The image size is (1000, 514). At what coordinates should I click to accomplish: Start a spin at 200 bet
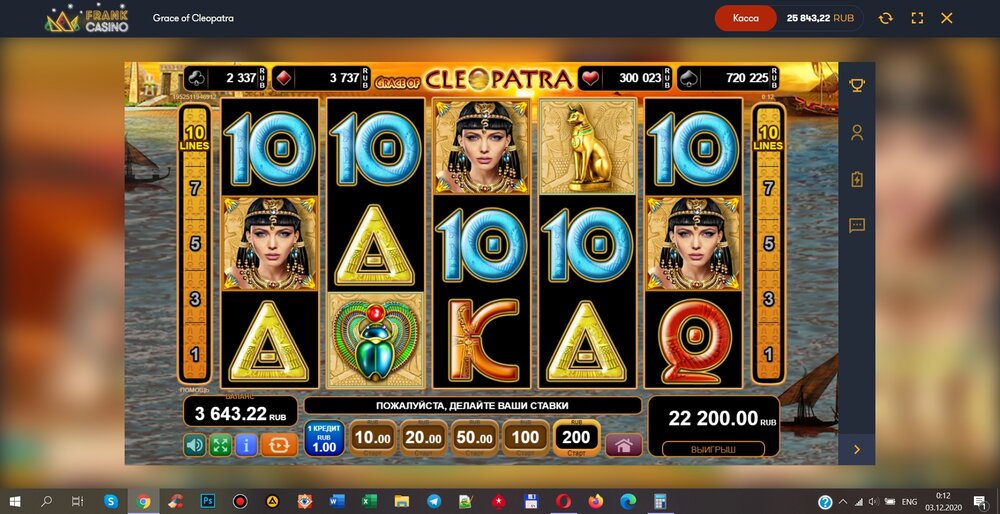577,438
